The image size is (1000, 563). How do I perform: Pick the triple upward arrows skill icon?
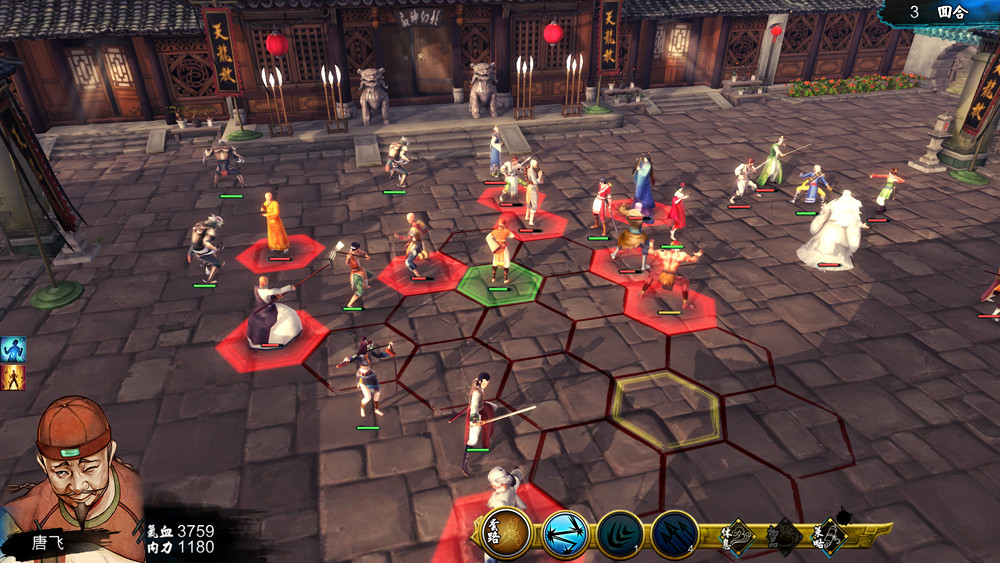[674, 535]
